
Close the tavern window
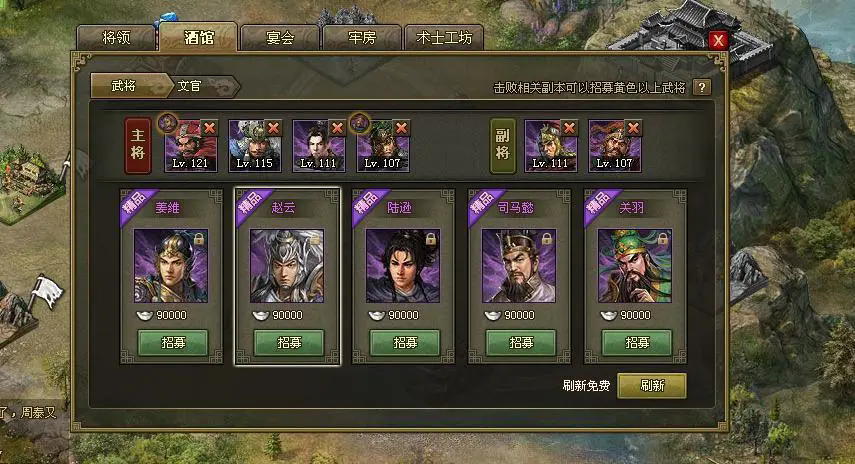coord(717,40)
